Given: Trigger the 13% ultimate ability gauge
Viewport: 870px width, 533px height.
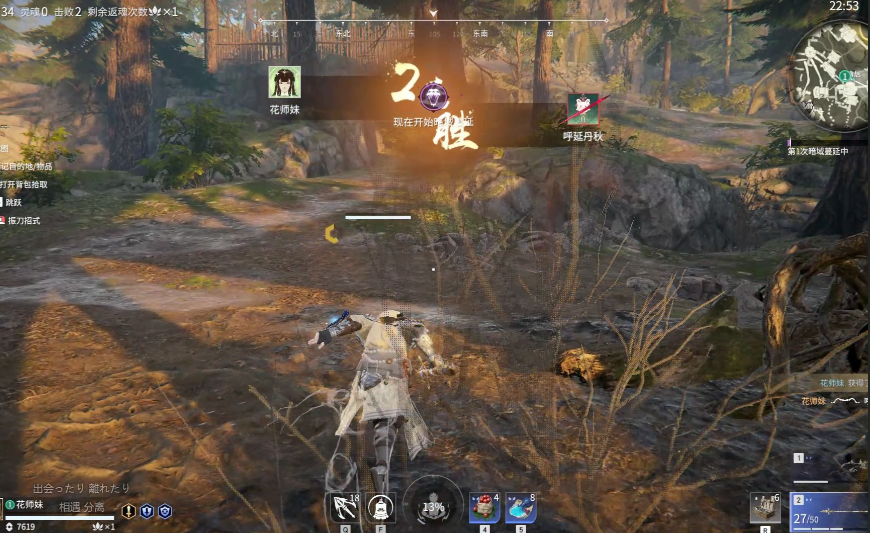Looking at the screenshot, I should coord(433,506).
